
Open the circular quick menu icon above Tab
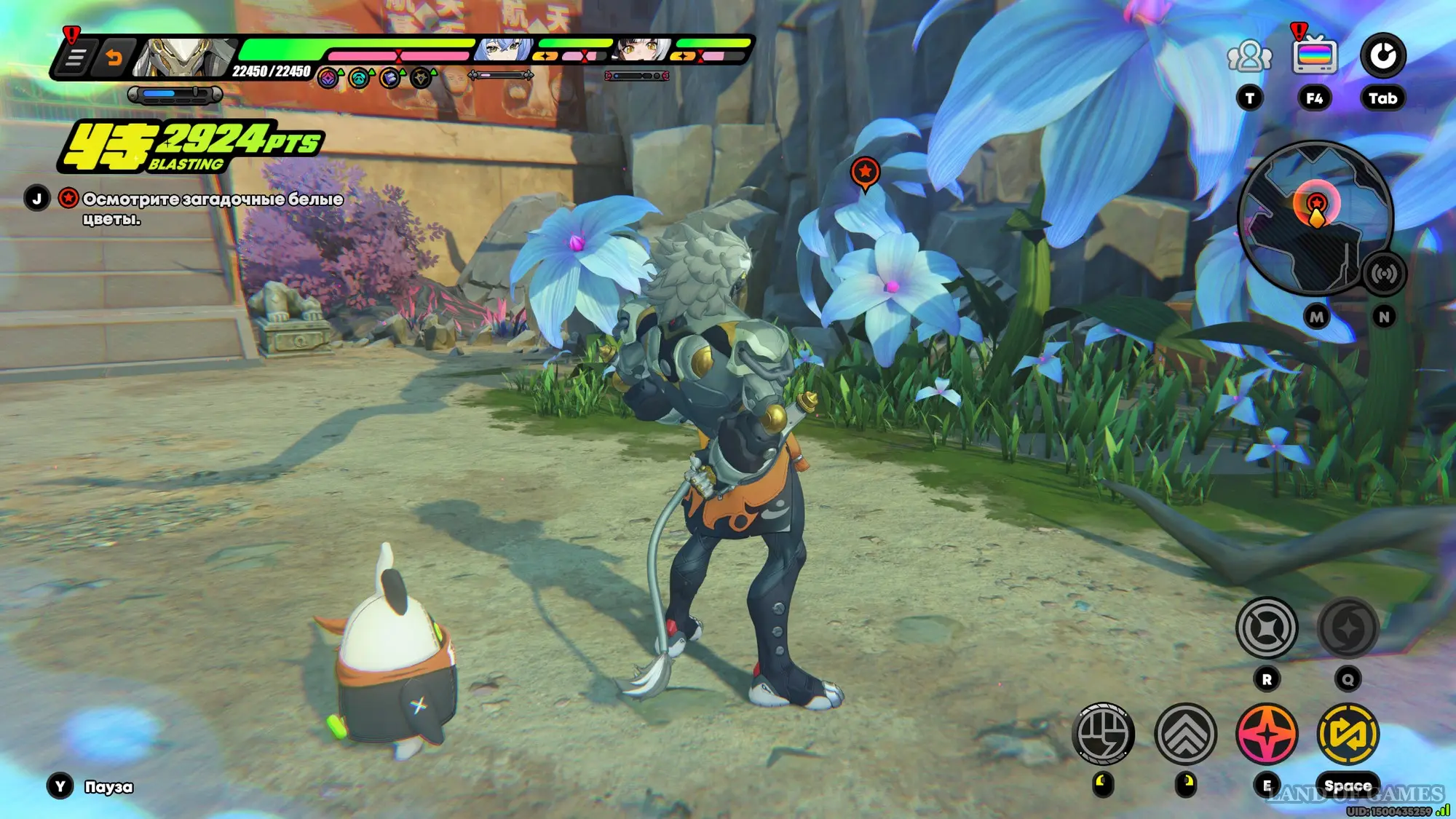click(x=1382, y=56)
